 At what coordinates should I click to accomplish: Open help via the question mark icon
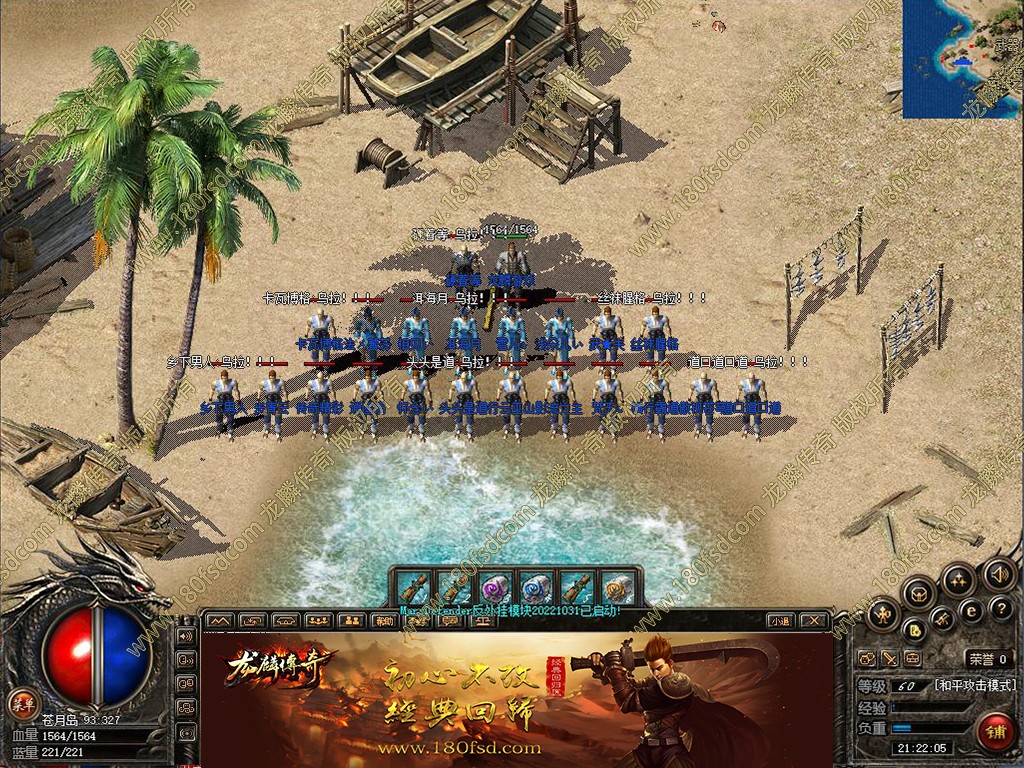[1000, 610]
